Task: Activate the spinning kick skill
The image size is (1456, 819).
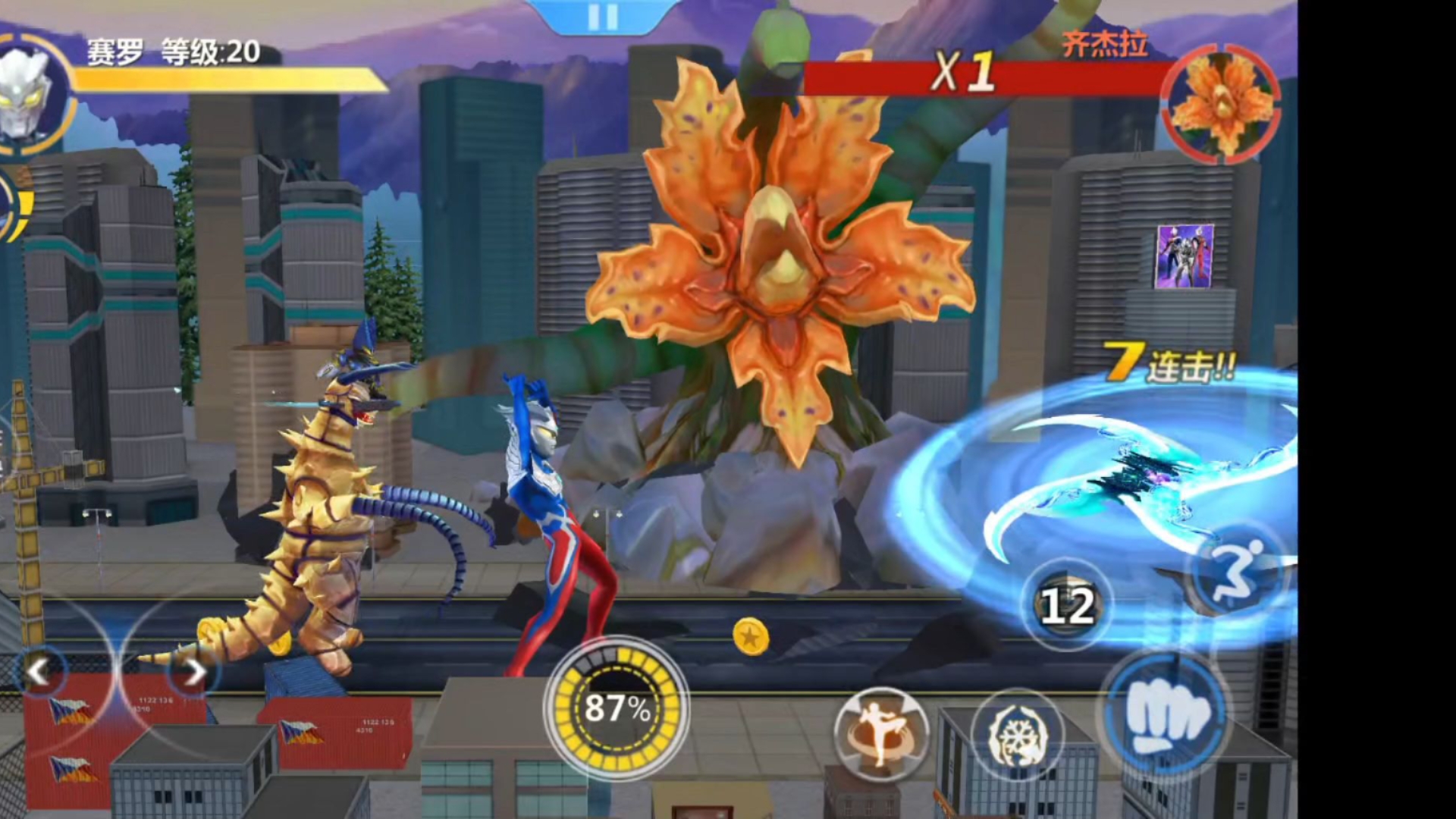Action: (880, 733)
